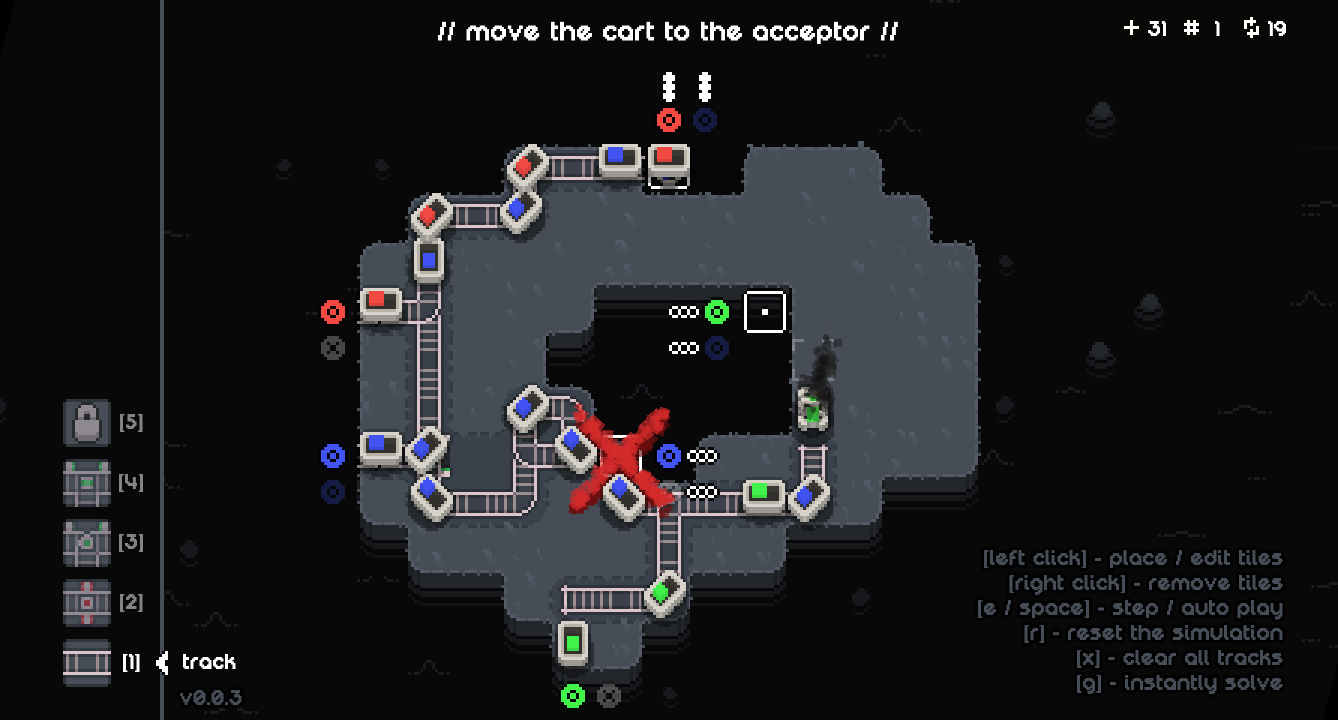Toggle the gray ring below the red ring
The image size is (1338, 720).
pos(332,347)
